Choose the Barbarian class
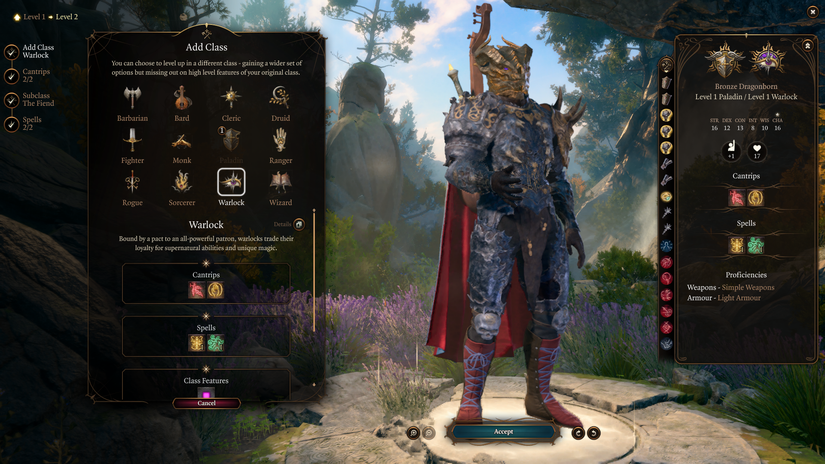Viewport: 825px width, 464px height. coord(132,98)
